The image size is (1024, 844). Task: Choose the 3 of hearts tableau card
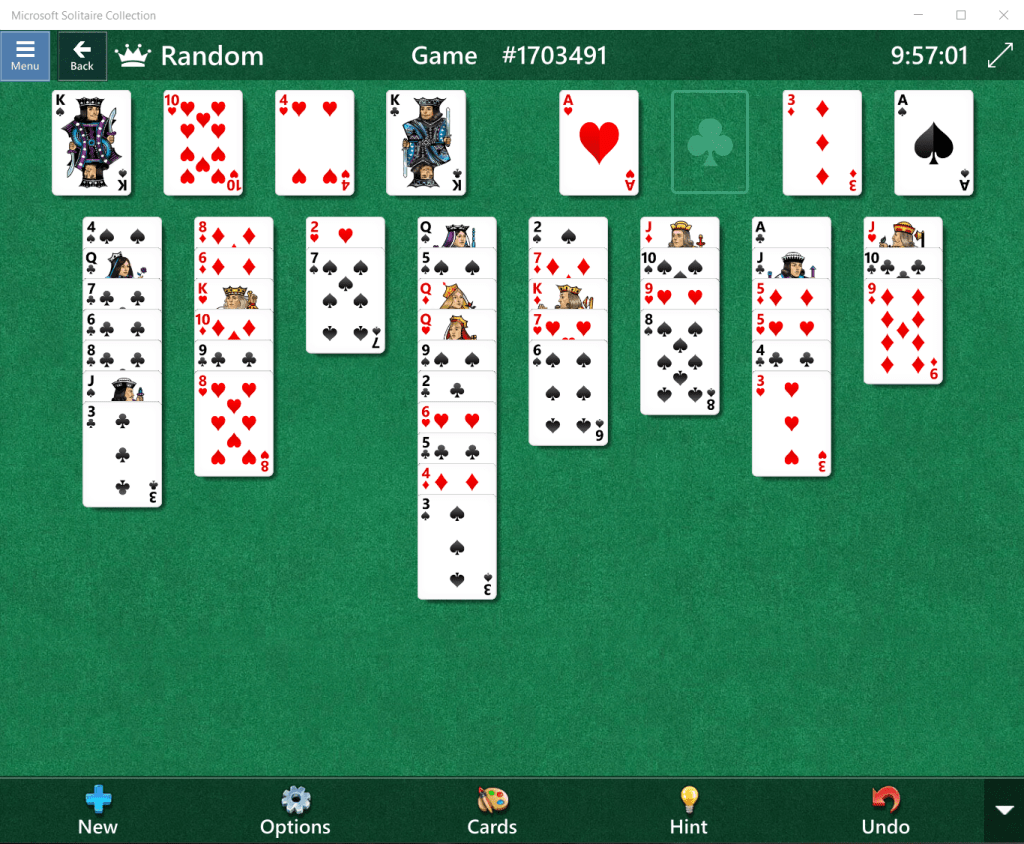point(791,425)
